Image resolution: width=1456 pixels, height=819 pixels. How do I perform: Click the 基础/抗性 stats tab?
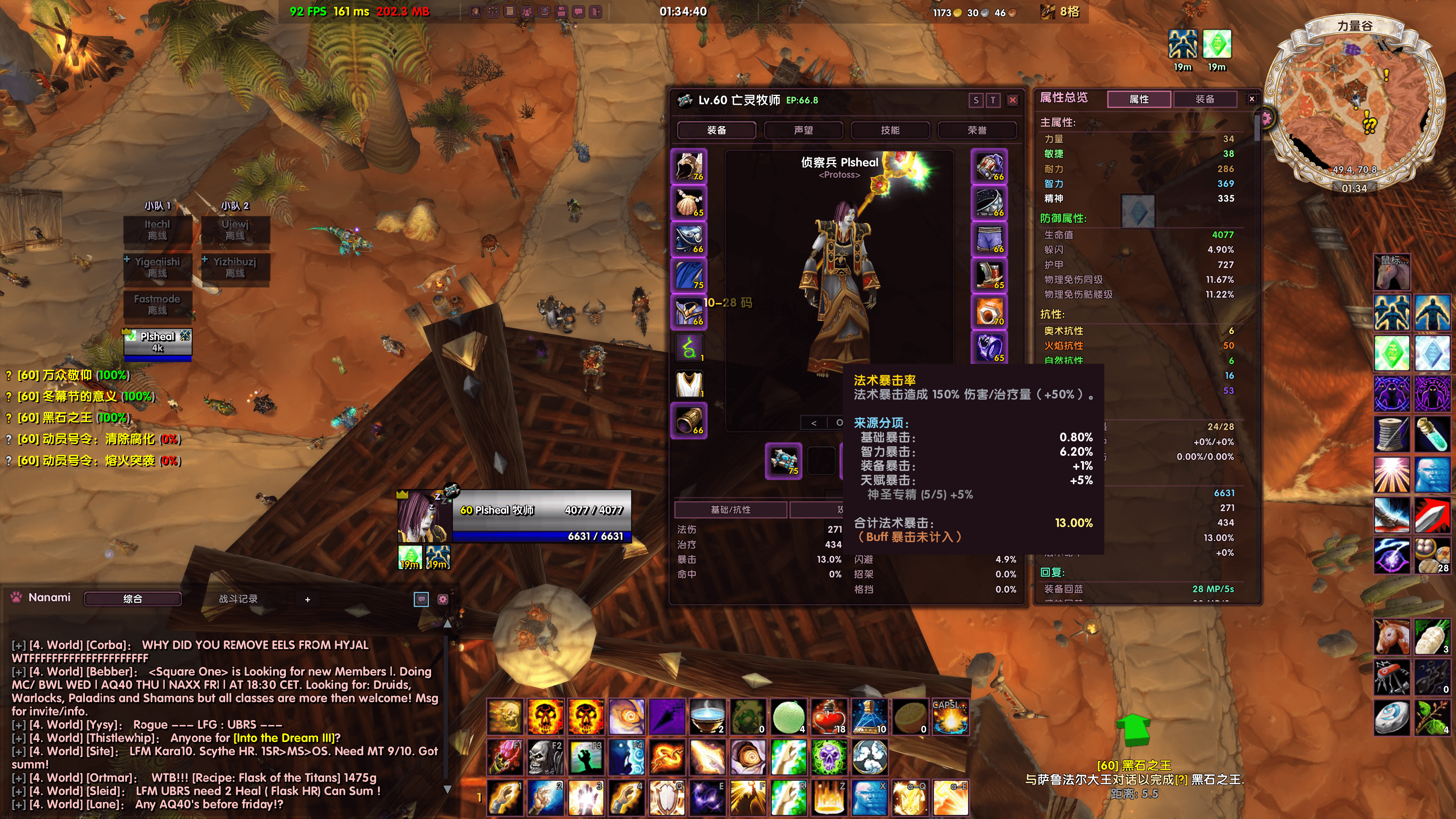click(730, 509)
